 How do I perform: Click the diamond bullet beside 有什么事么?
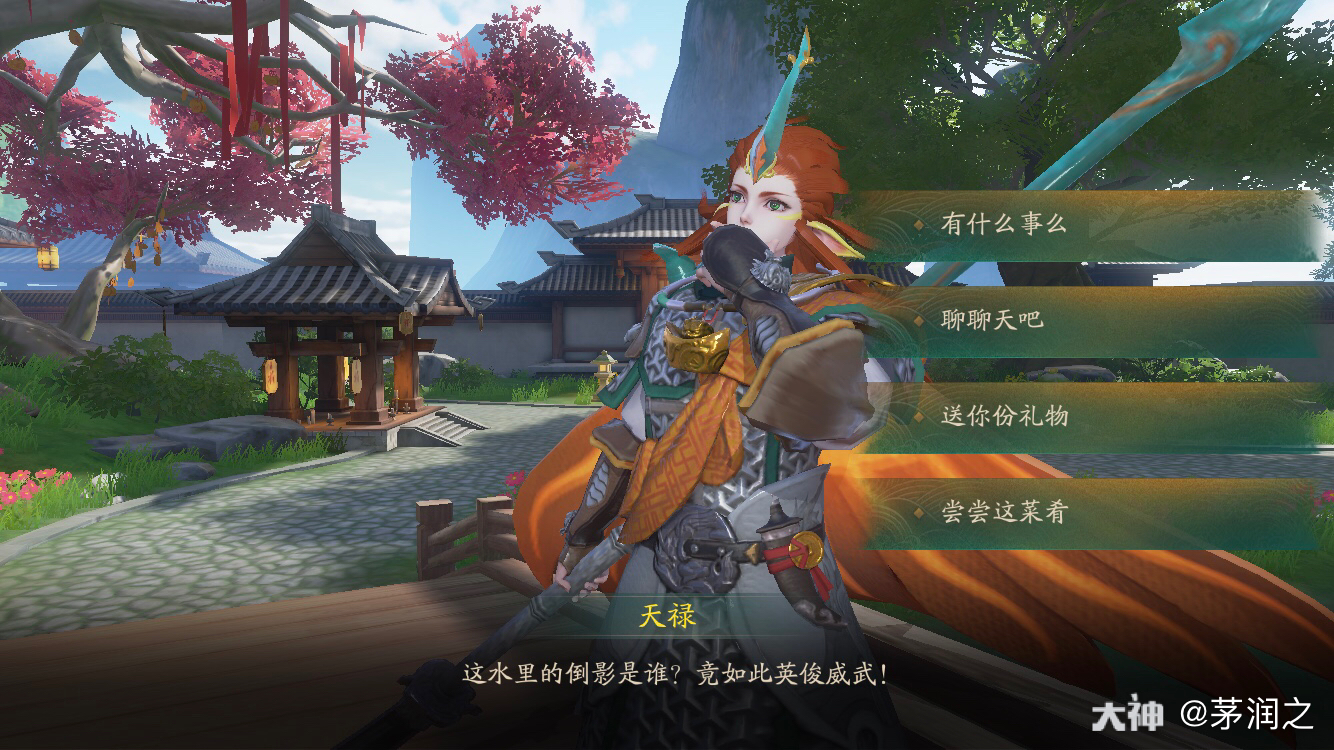(916, 226)
